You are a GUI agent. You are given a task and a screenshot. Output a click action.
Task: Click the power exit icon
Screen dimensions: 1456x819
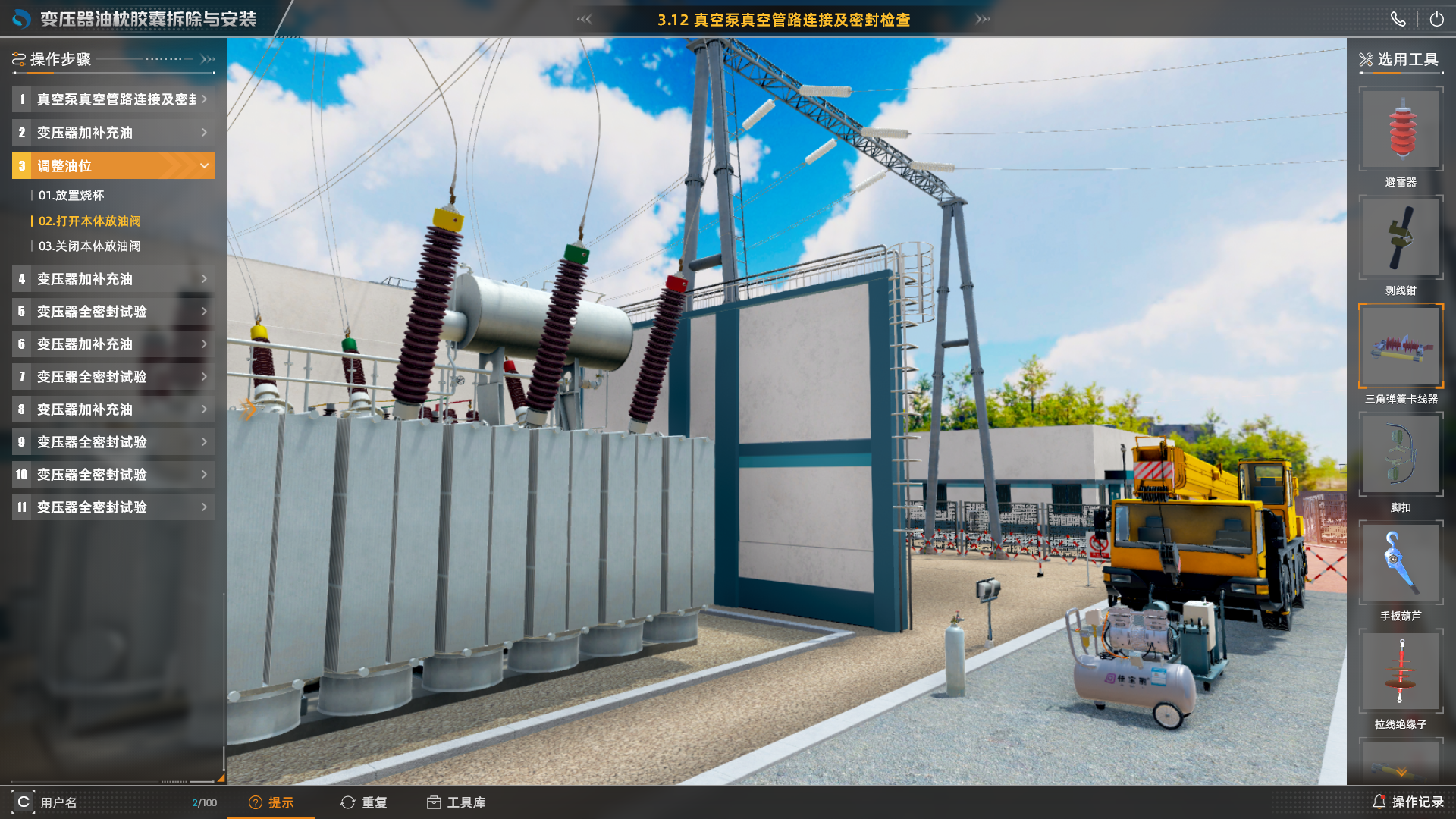[1436, 20]
